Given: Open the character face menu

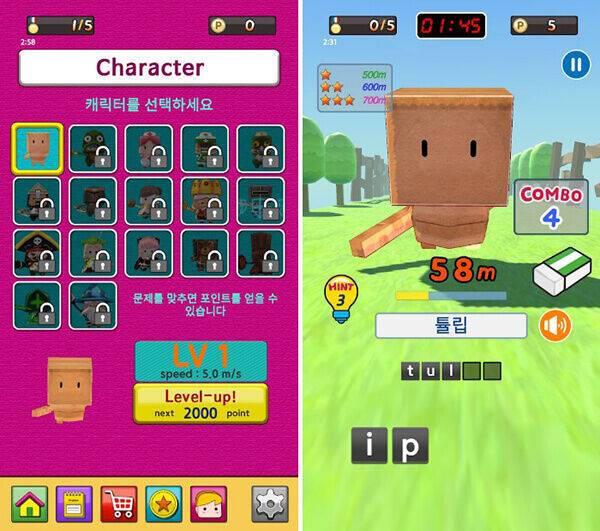Looking at the screenshot, I should [207, 503].
